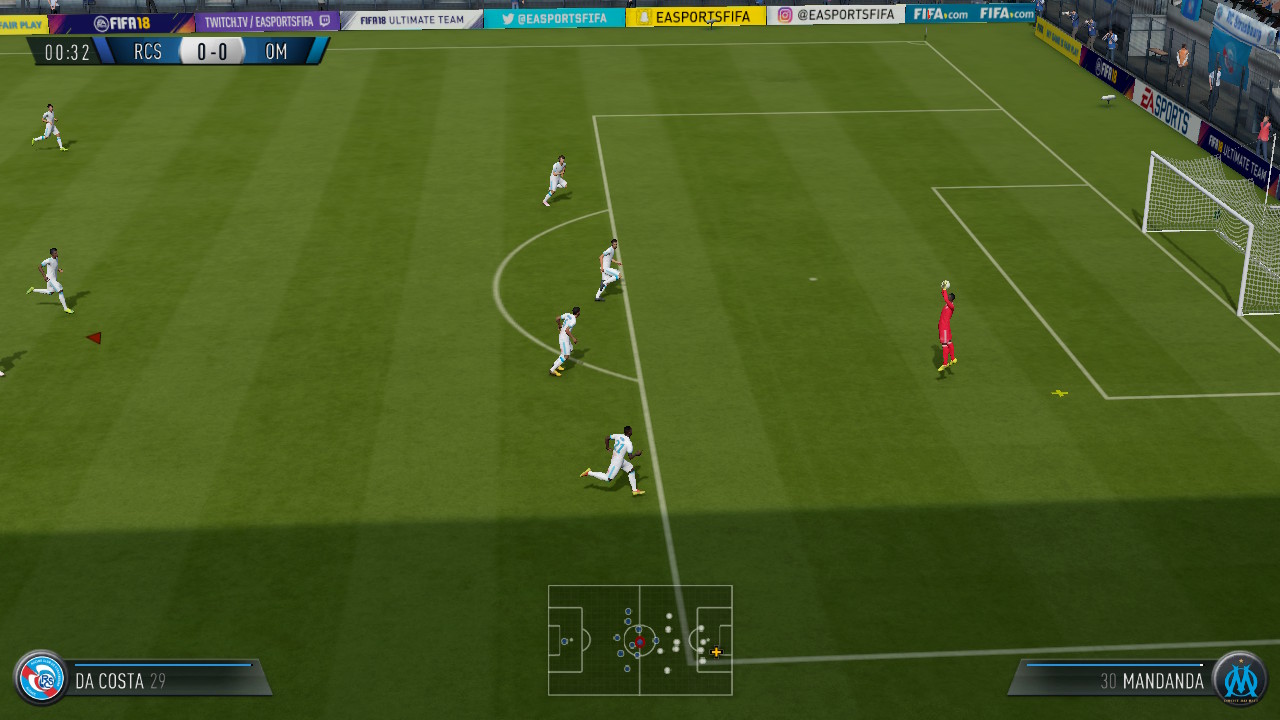Select the RCS team name on scoreboard
The width and height of the screenshot is (1280, 720).
coord(146,52)
